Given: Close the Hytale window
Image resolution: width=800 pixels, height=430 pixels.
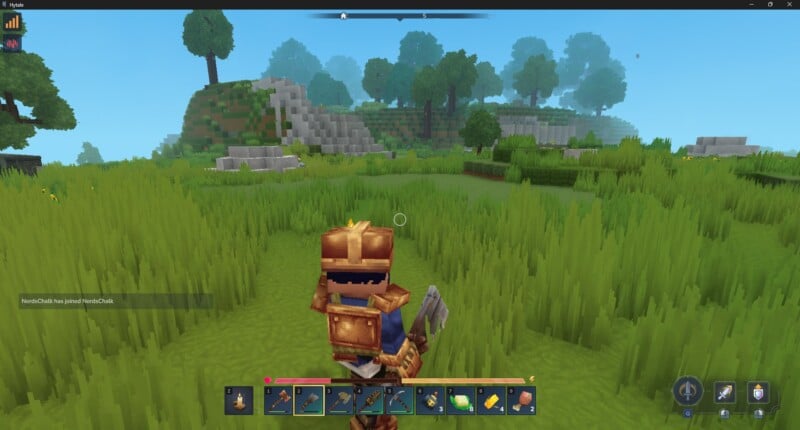Looking at the screenshot, I should 786,5.
